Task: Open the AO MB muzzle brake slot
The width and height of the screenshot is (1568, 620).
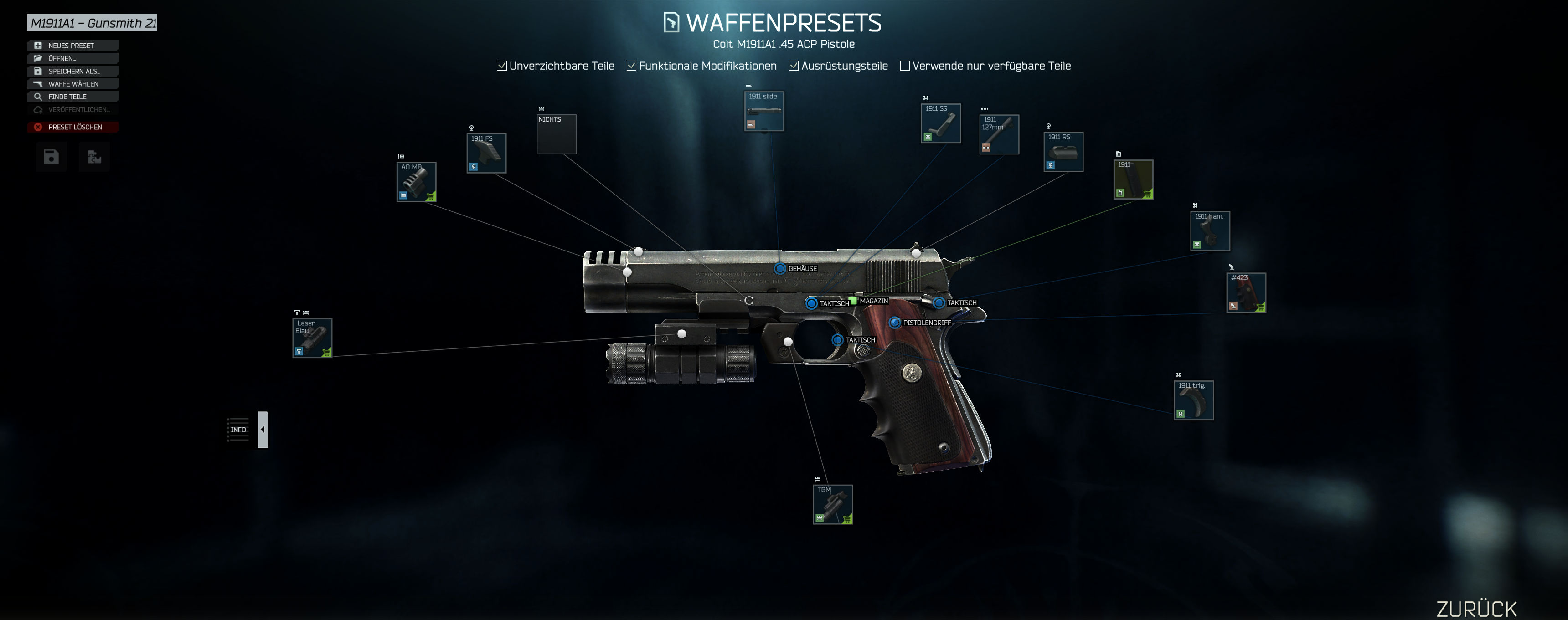Action: tap(416, 182)
